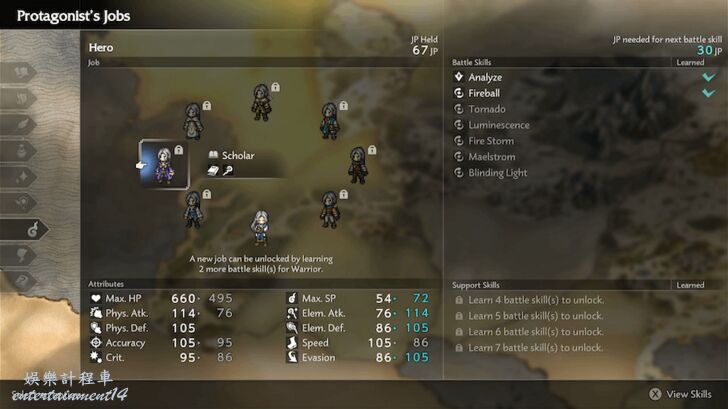728x409 pixels.
Task: Pick the Luminescence skill entry
Action: point(498,125)
